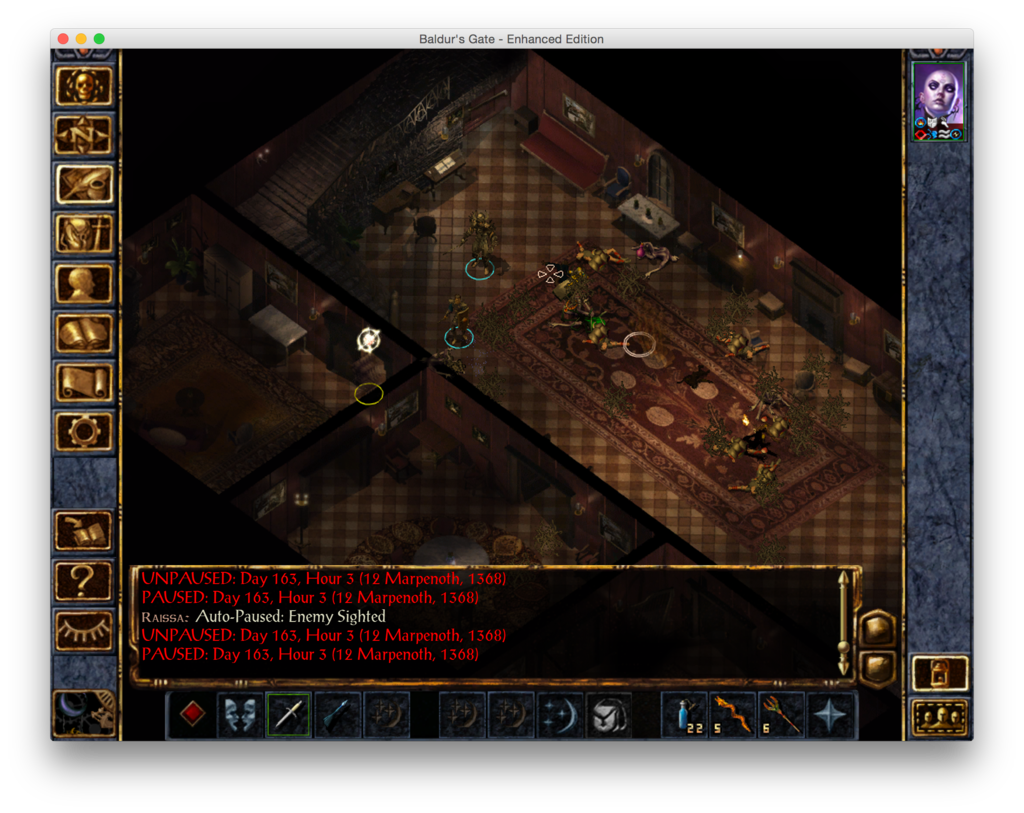Select all party members button

[940, 717]
